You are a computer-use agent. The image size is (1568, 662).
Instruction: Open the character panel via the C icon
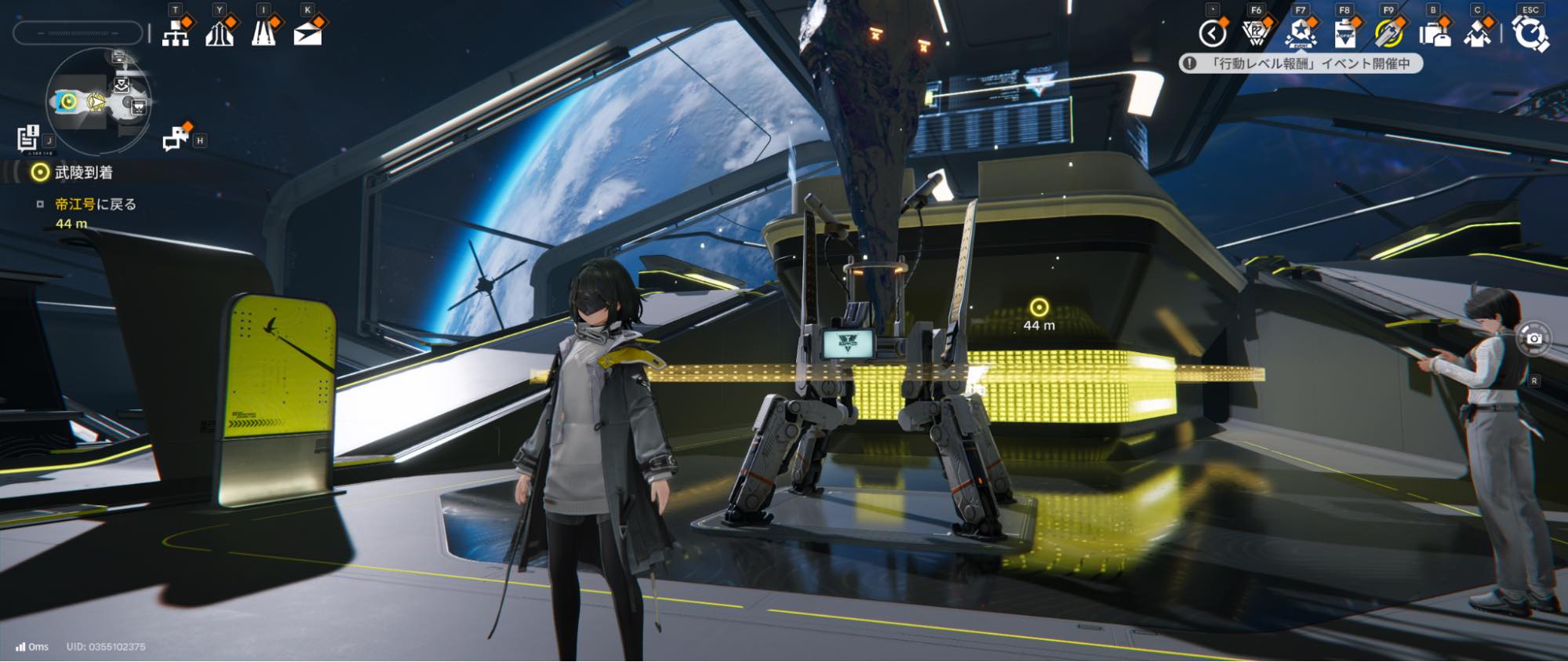coord(1478,33)
